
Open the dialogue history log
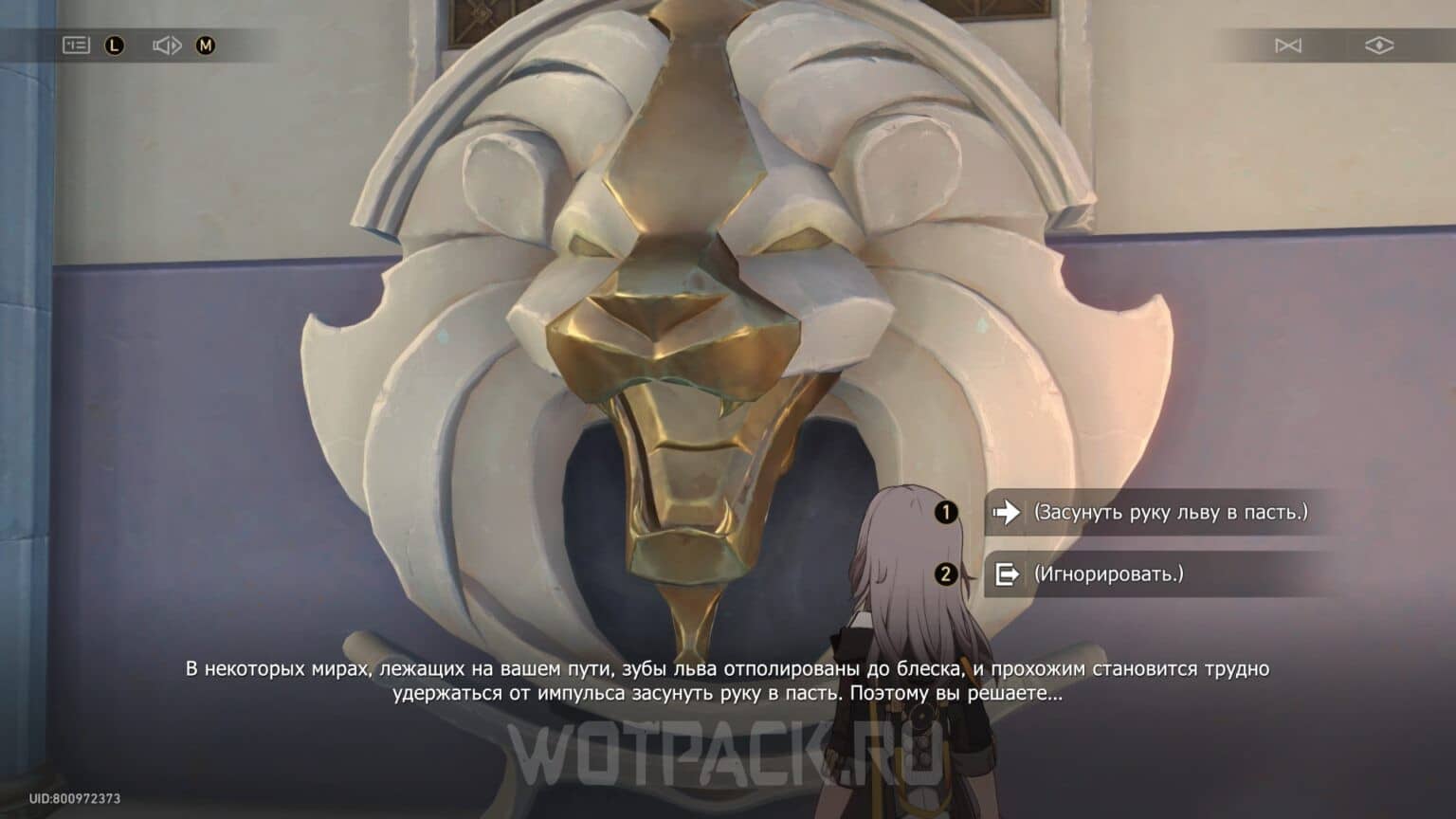[78, 44]
